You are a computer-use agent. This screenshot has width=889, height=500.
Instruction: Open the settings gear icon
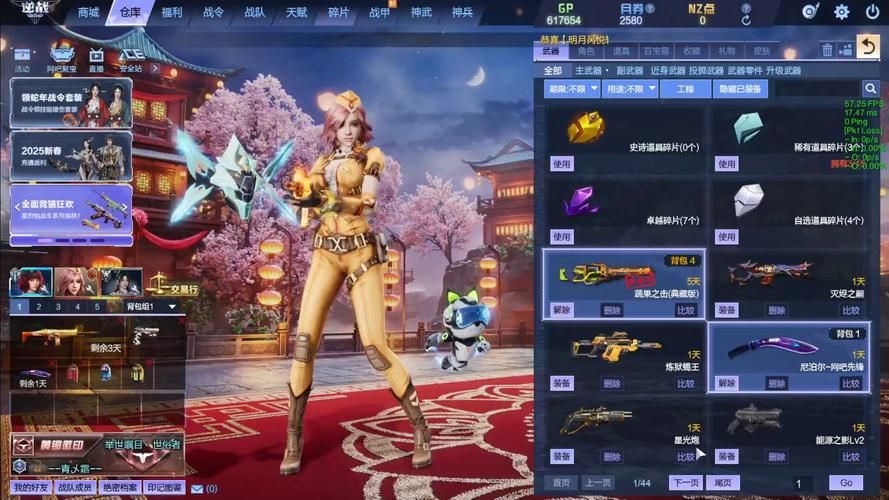[841, 12]
